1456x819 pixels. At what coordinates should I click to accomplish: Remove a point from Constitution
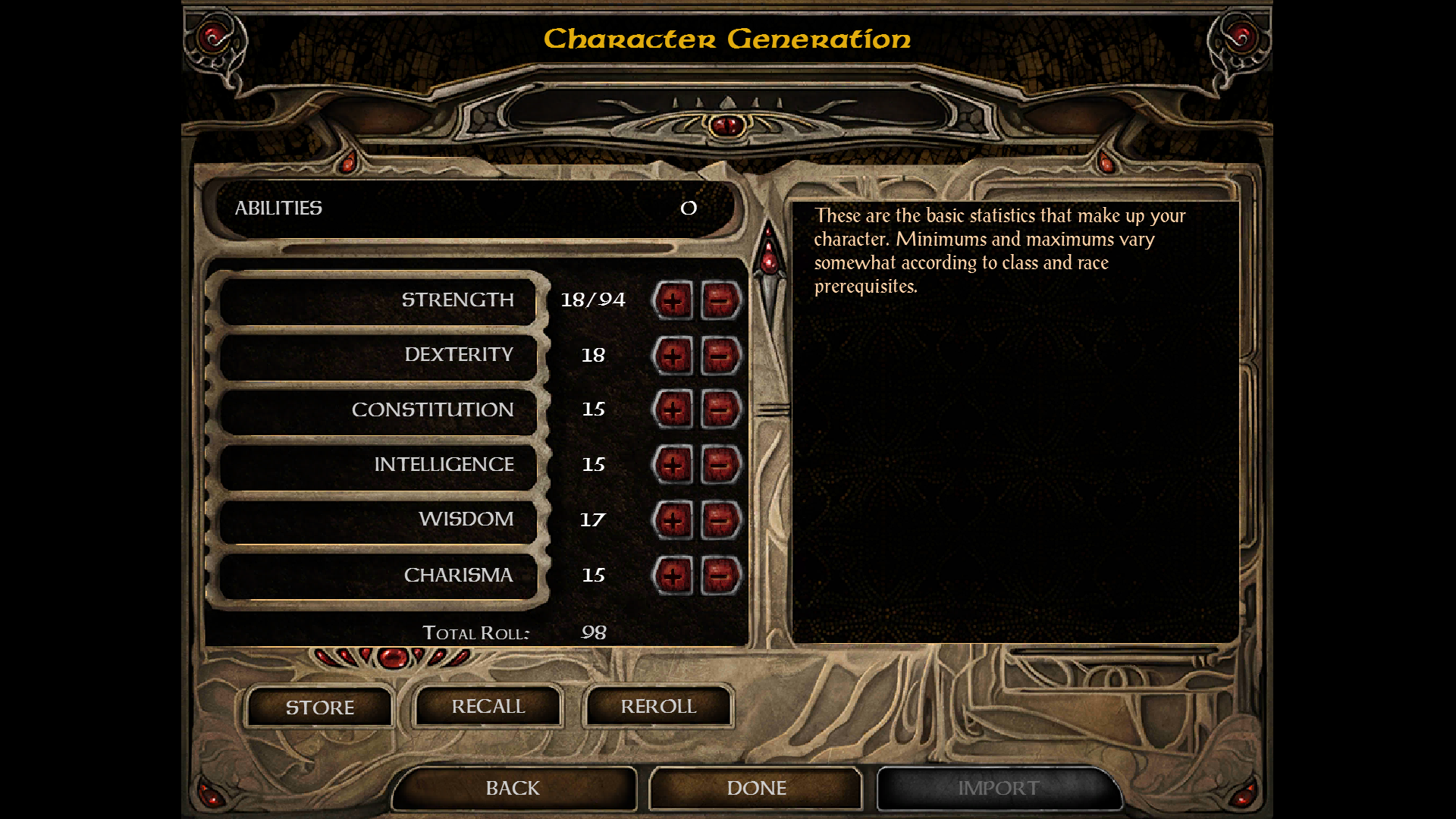tap(720, 410)
